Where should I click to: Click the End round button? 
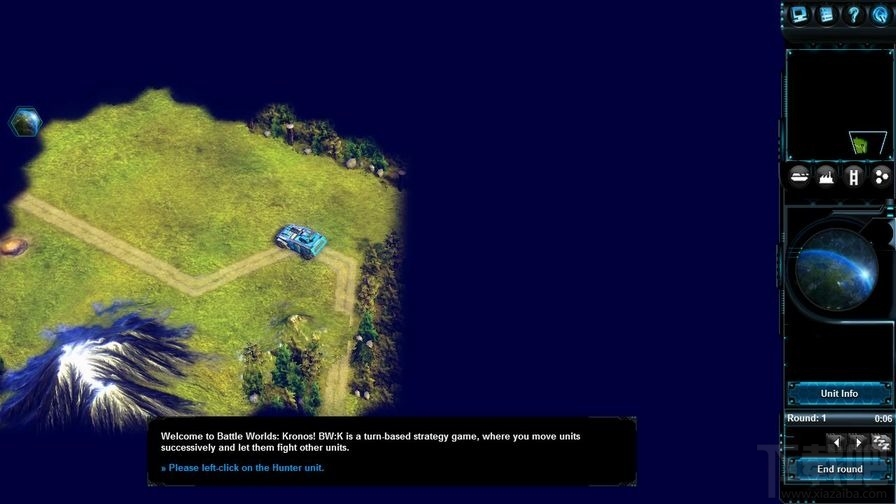point(838,468)
